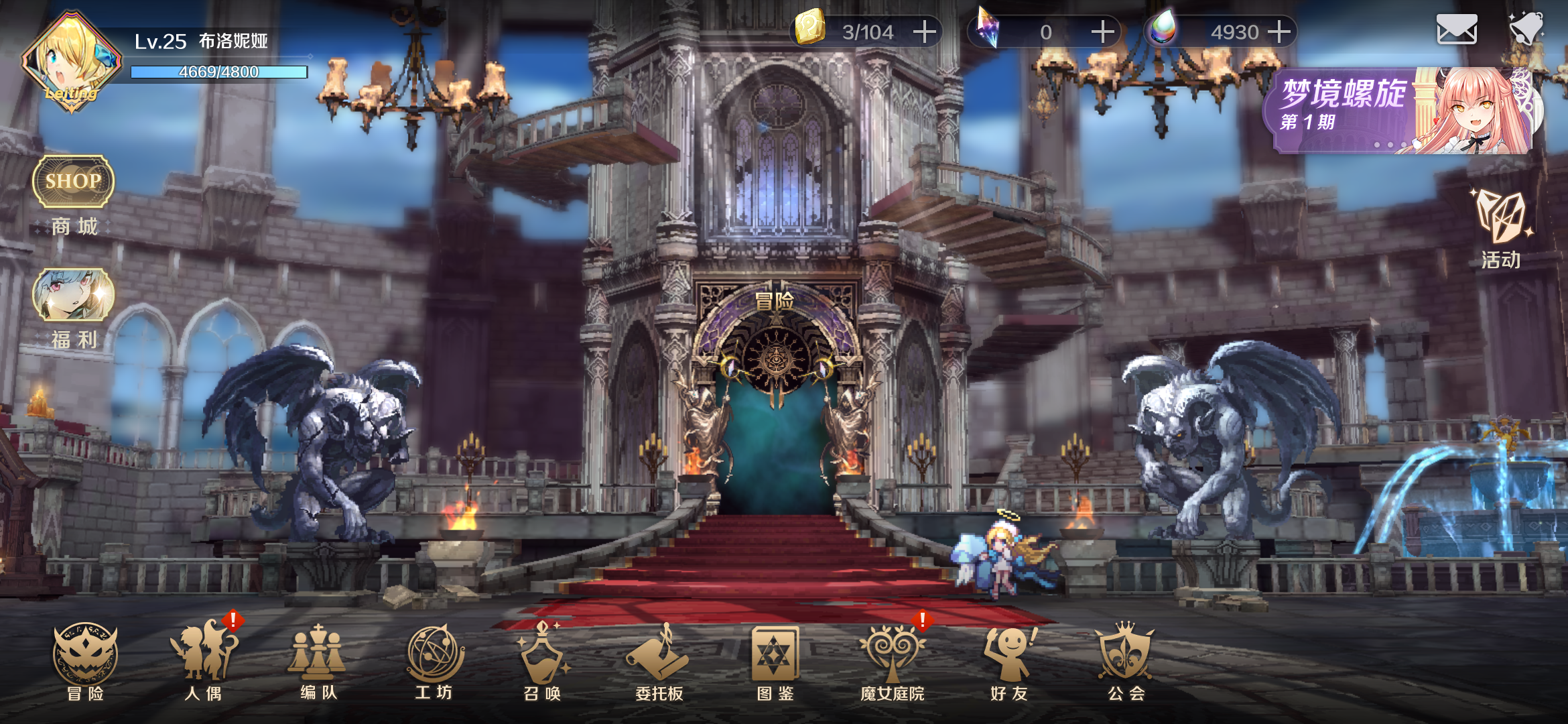
Task: Click the bell notification icon
Action: (1528, 28)
